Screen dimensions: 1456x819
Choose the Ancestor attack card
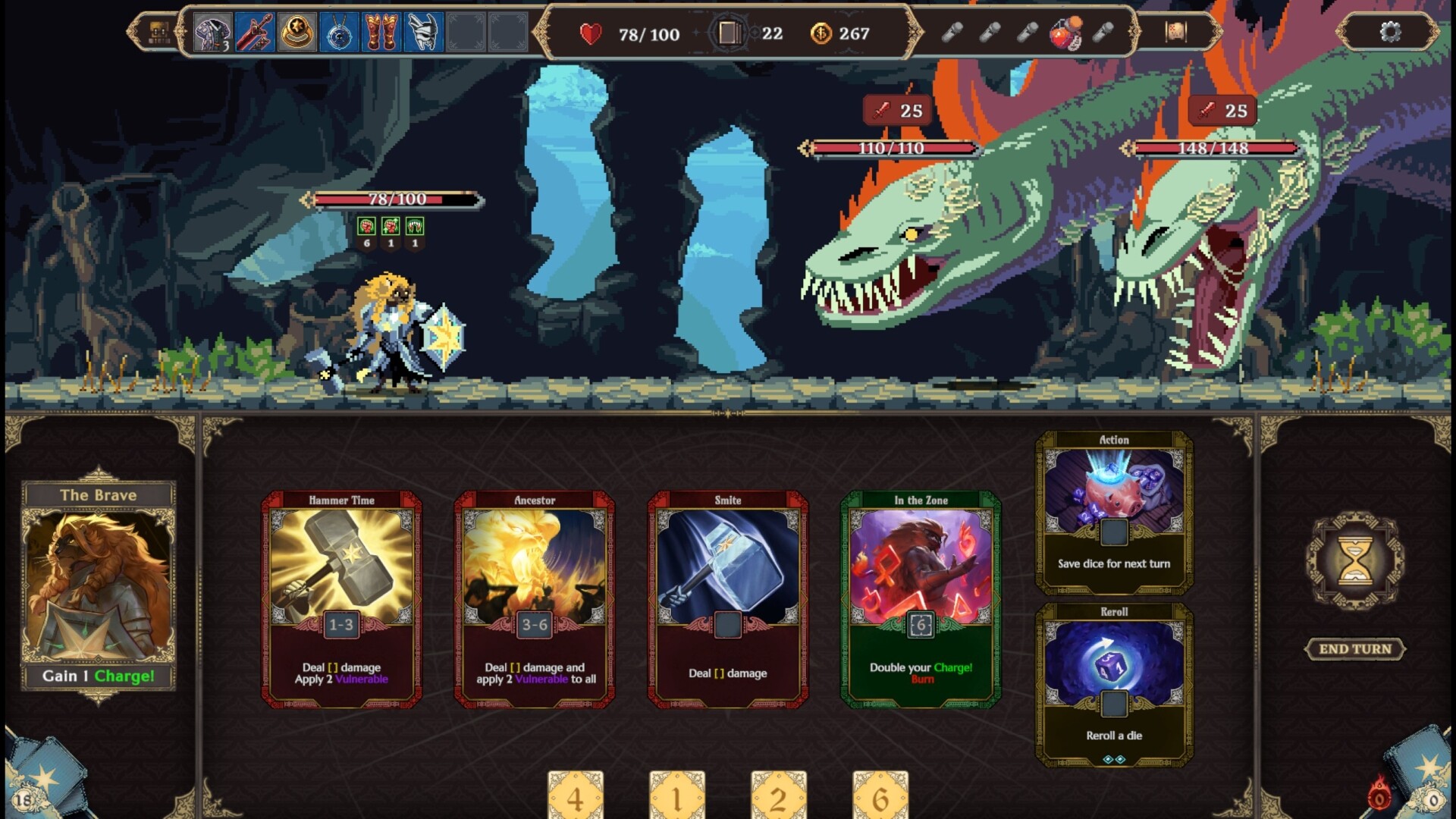(535, 599)
